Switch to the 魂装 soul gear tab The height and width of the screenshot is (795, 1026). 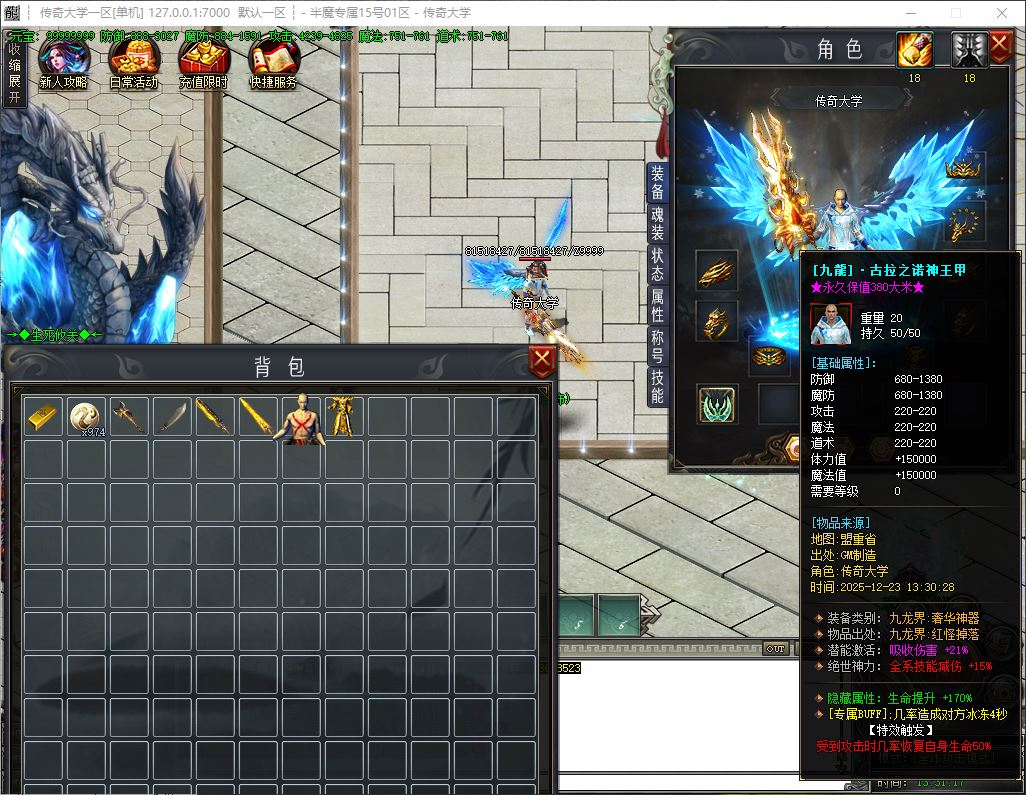click(657, 225)
